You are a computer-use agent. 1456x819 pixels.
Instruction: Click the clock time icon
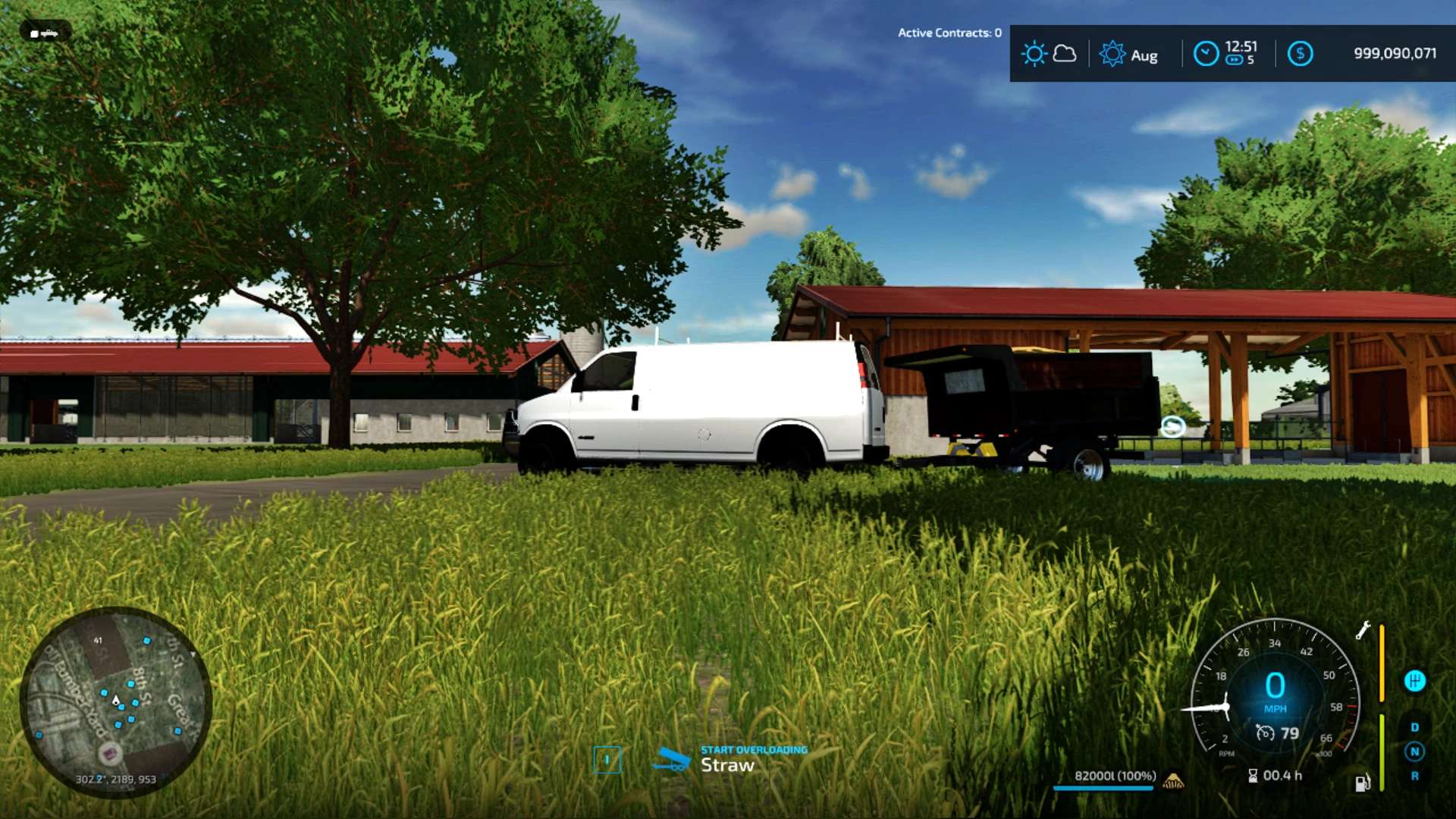(x=1206, y=54)
